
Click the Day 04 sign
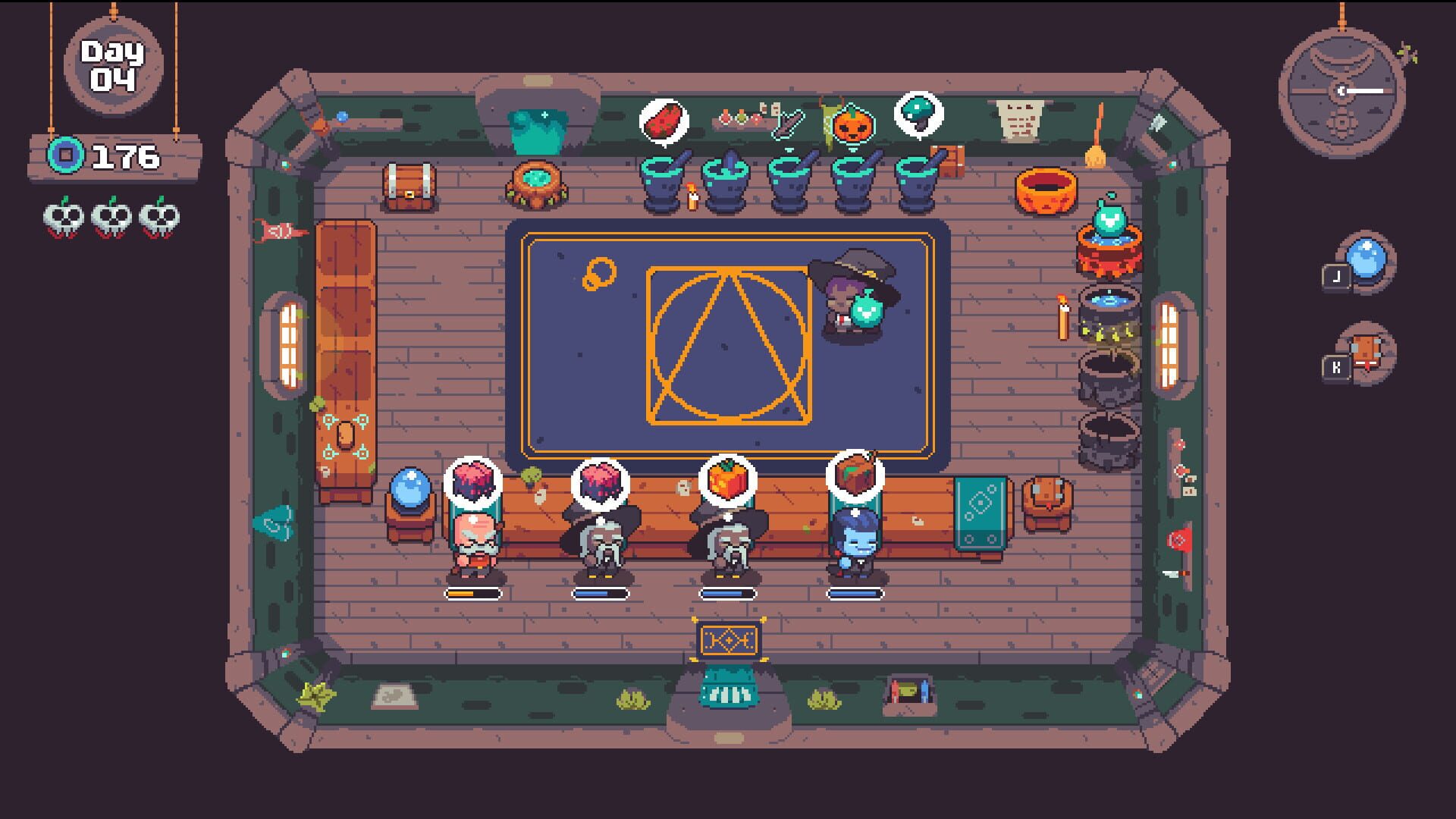pos(112,64)
